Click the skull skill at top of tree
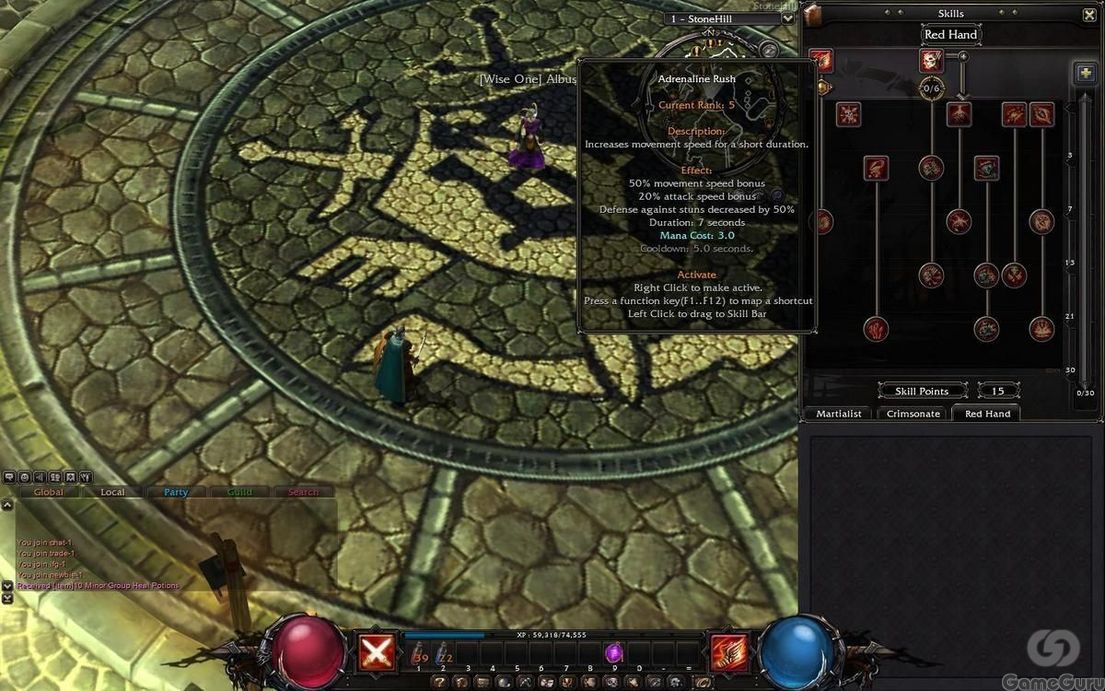The height and width of the screenshot is (691, 1105). click(931, 60)
